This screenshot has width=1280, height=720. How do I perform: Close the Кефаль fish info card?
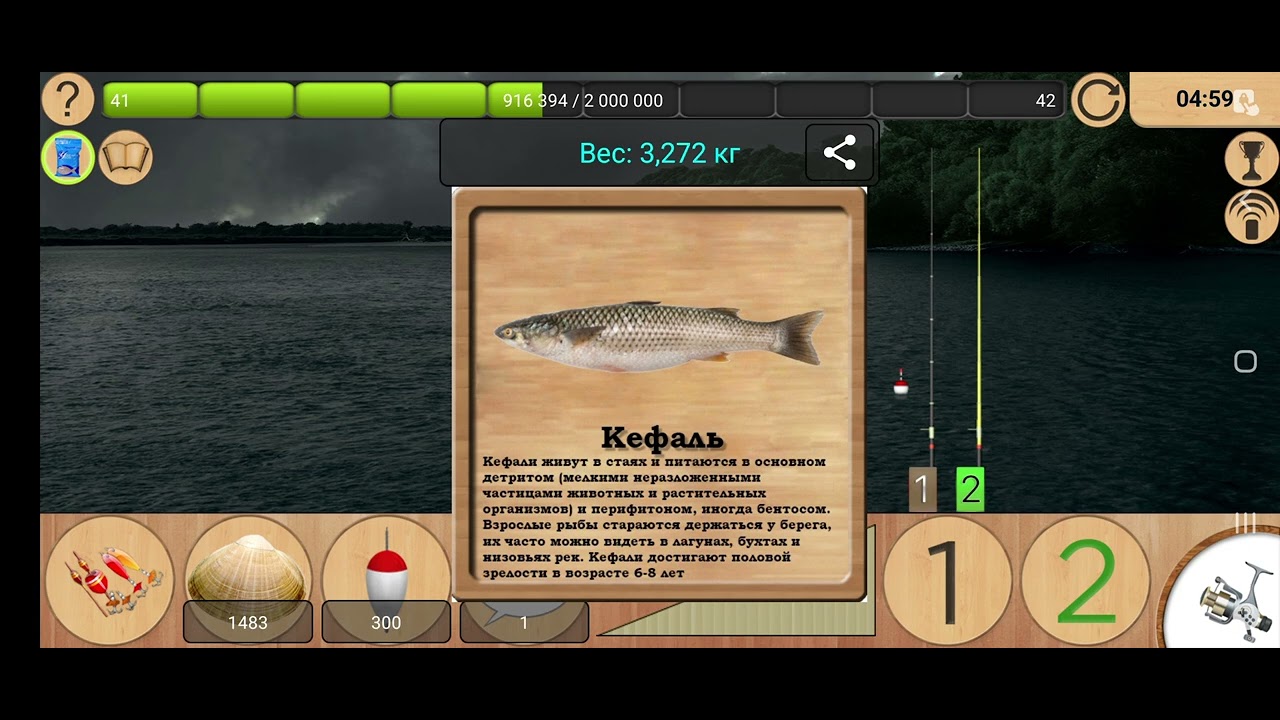659,394
